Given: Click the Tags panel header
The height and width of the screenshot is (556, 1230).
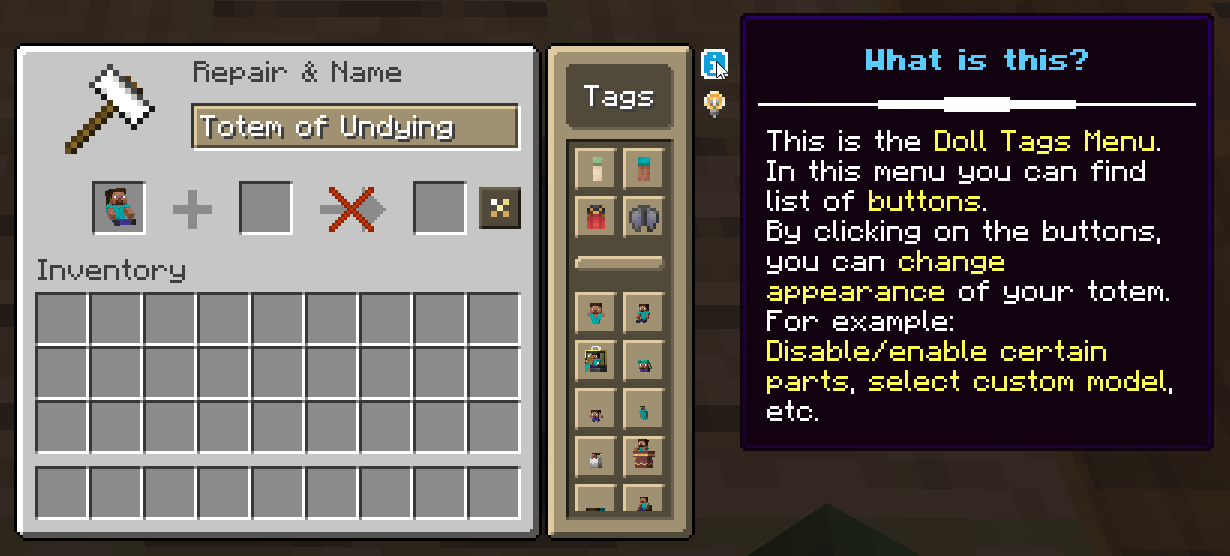Looking at the screenshot, I should click(618, 97).
